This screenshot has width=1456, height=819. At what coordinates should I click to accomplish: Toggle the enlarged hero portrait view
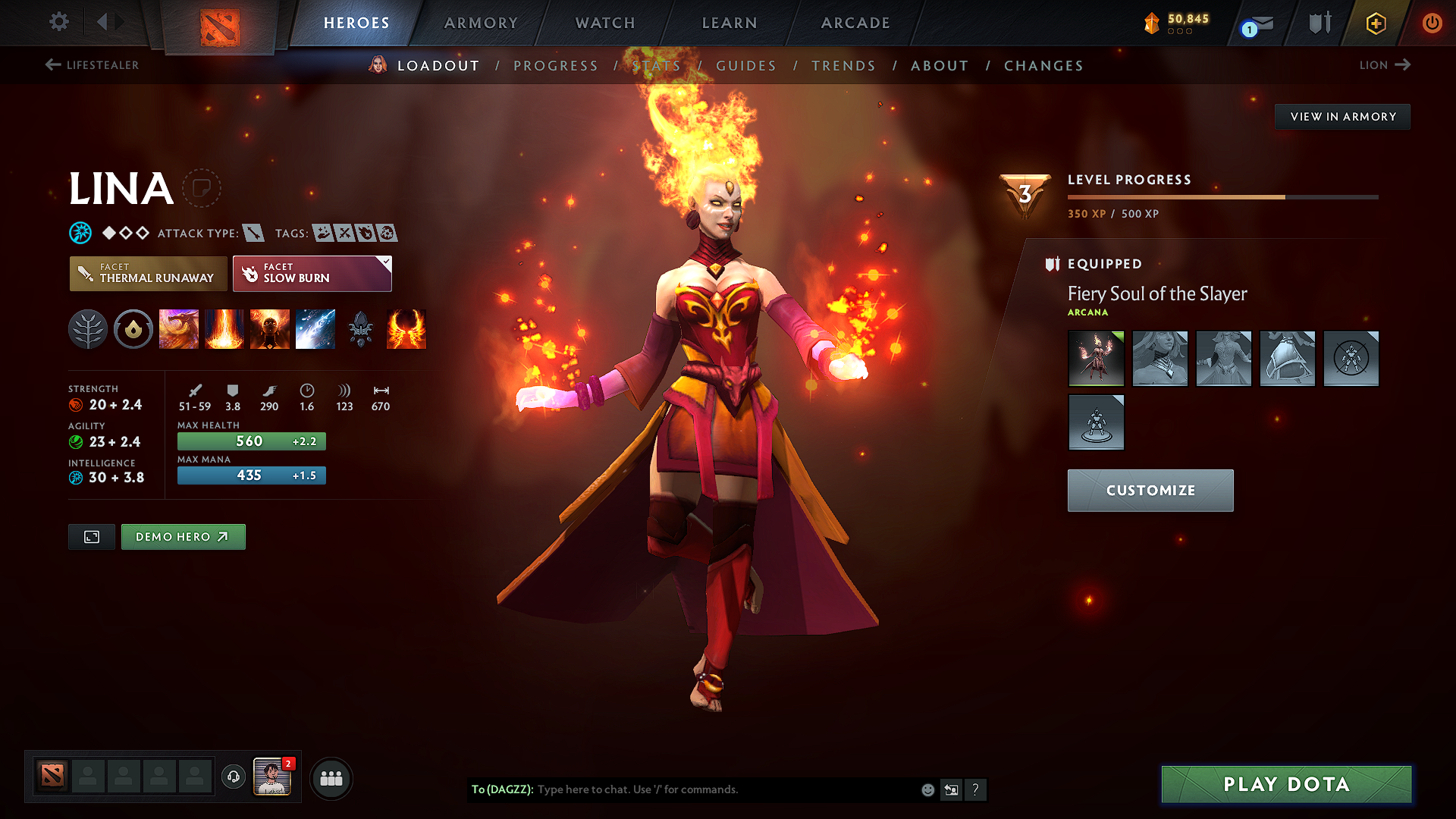91,536
